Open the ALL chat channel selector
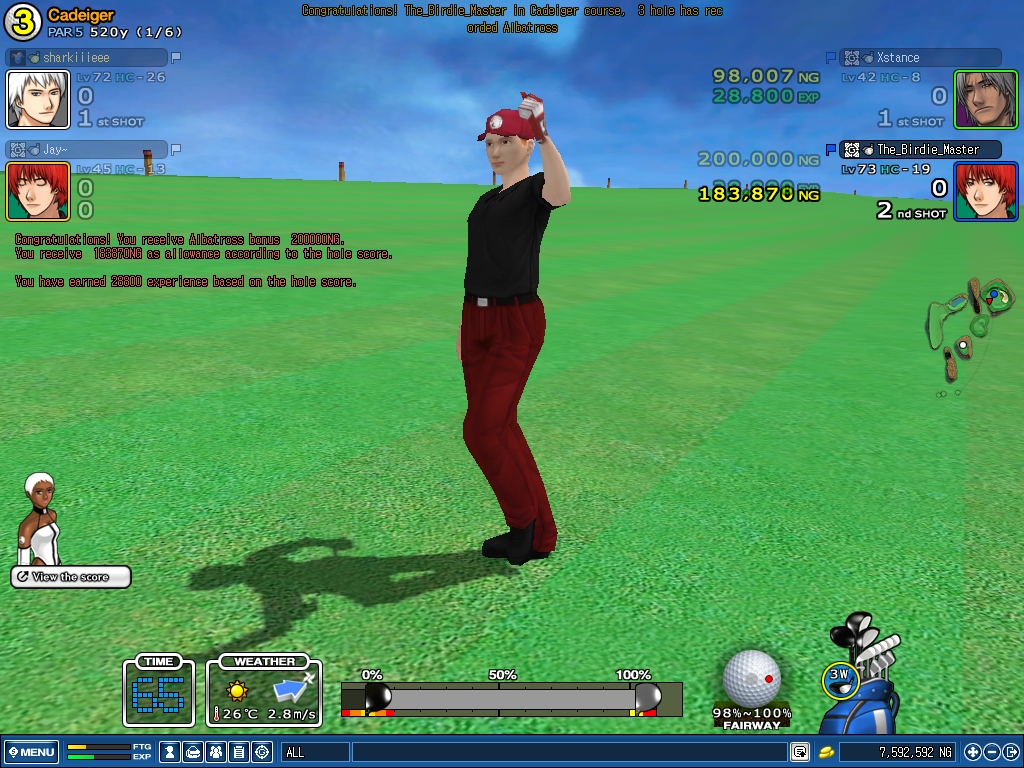The image size is (1024, 768). [x=315, y=752]
